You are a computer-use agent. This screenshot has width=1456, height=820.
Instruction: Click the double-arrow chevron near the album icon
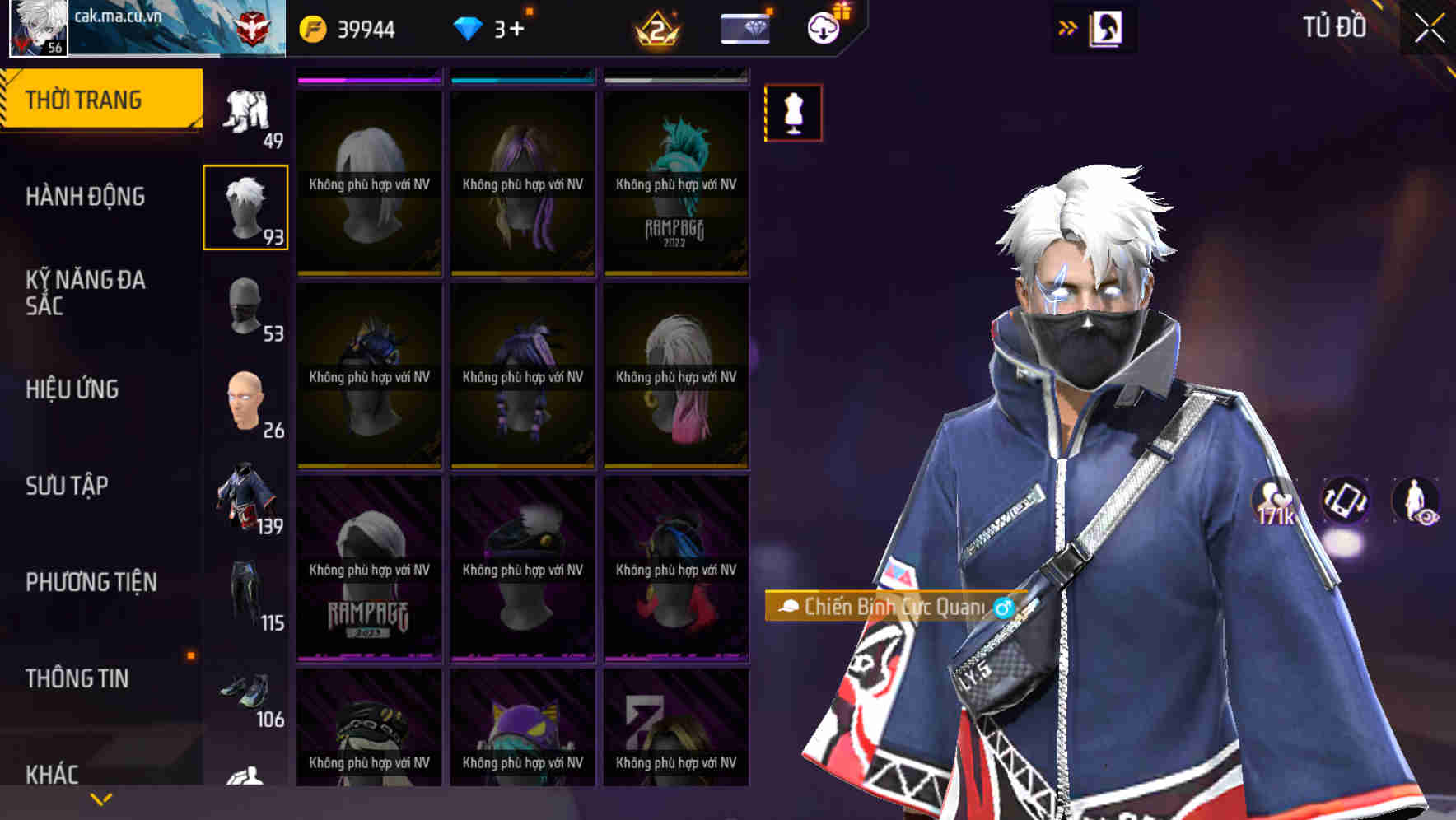click(1067, 26)
